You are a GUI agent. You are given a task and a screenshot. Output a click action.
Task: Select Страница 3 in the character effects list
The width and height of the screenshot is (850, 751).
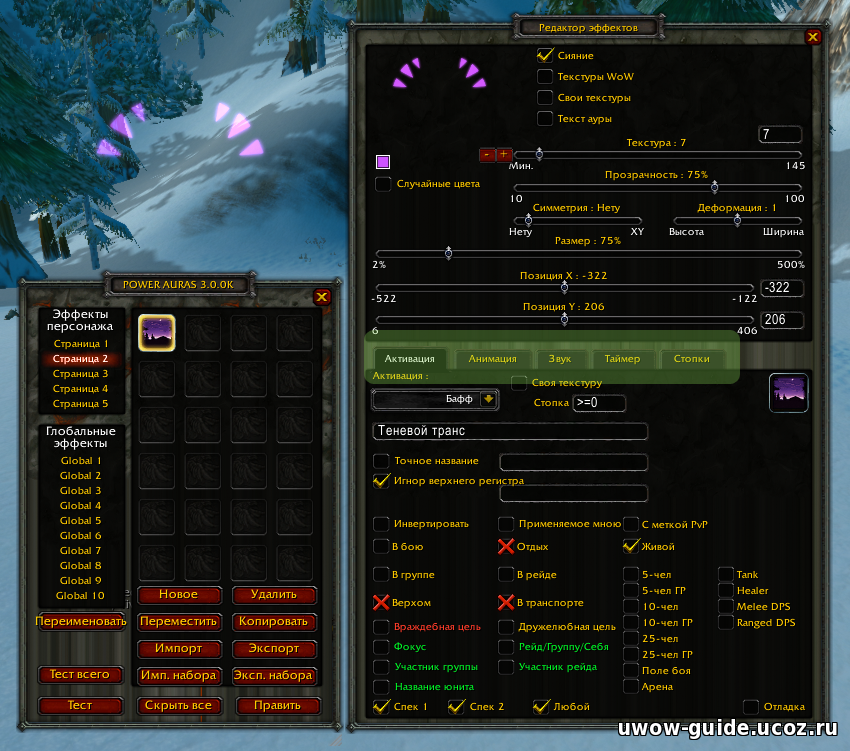point(80,374)
